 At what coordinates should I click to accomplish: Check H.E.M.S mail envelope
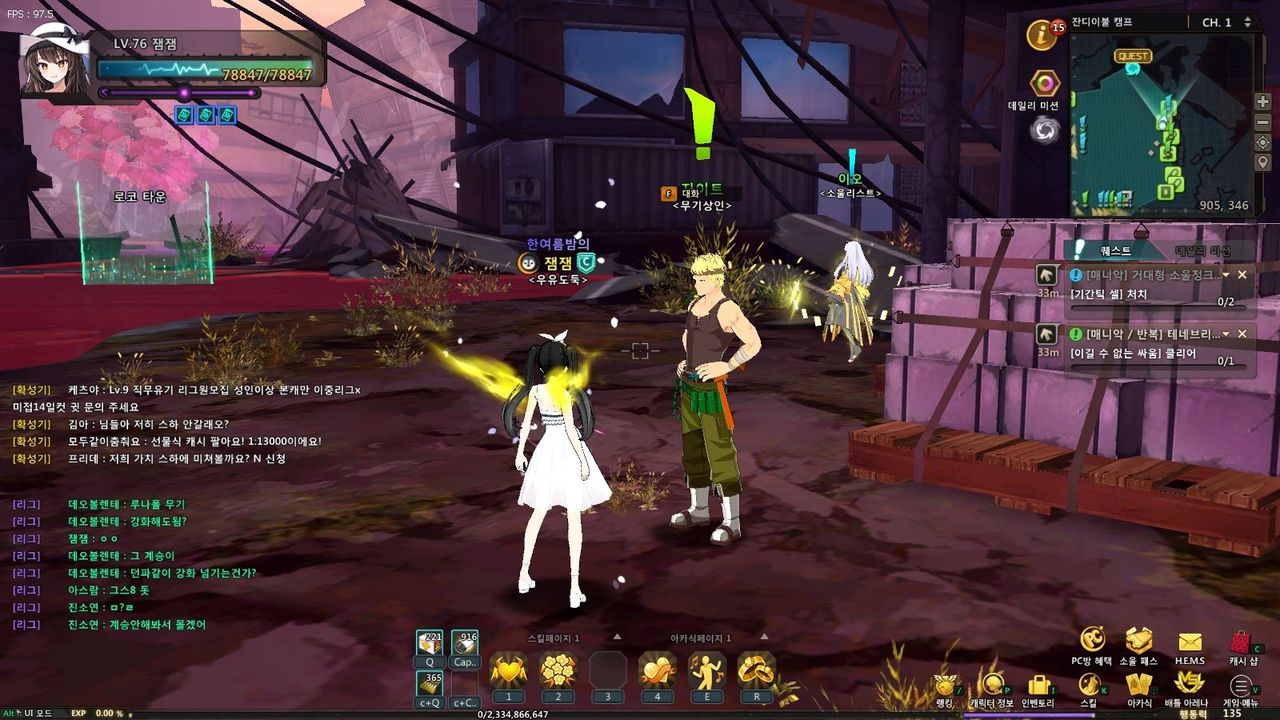(x=1190, y=643)
